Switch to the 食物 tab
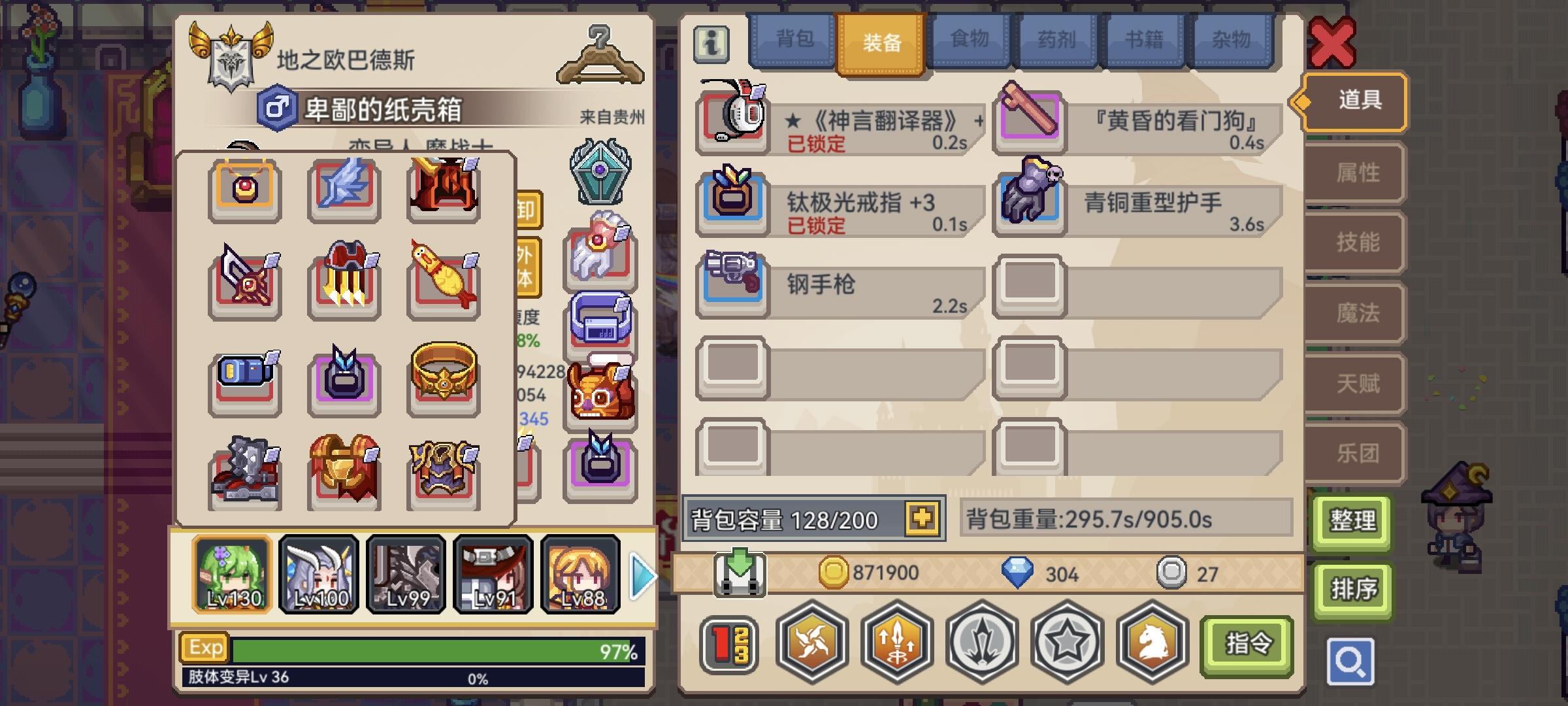Screen dimensions: 1568x706 click(x=970, y=41)
